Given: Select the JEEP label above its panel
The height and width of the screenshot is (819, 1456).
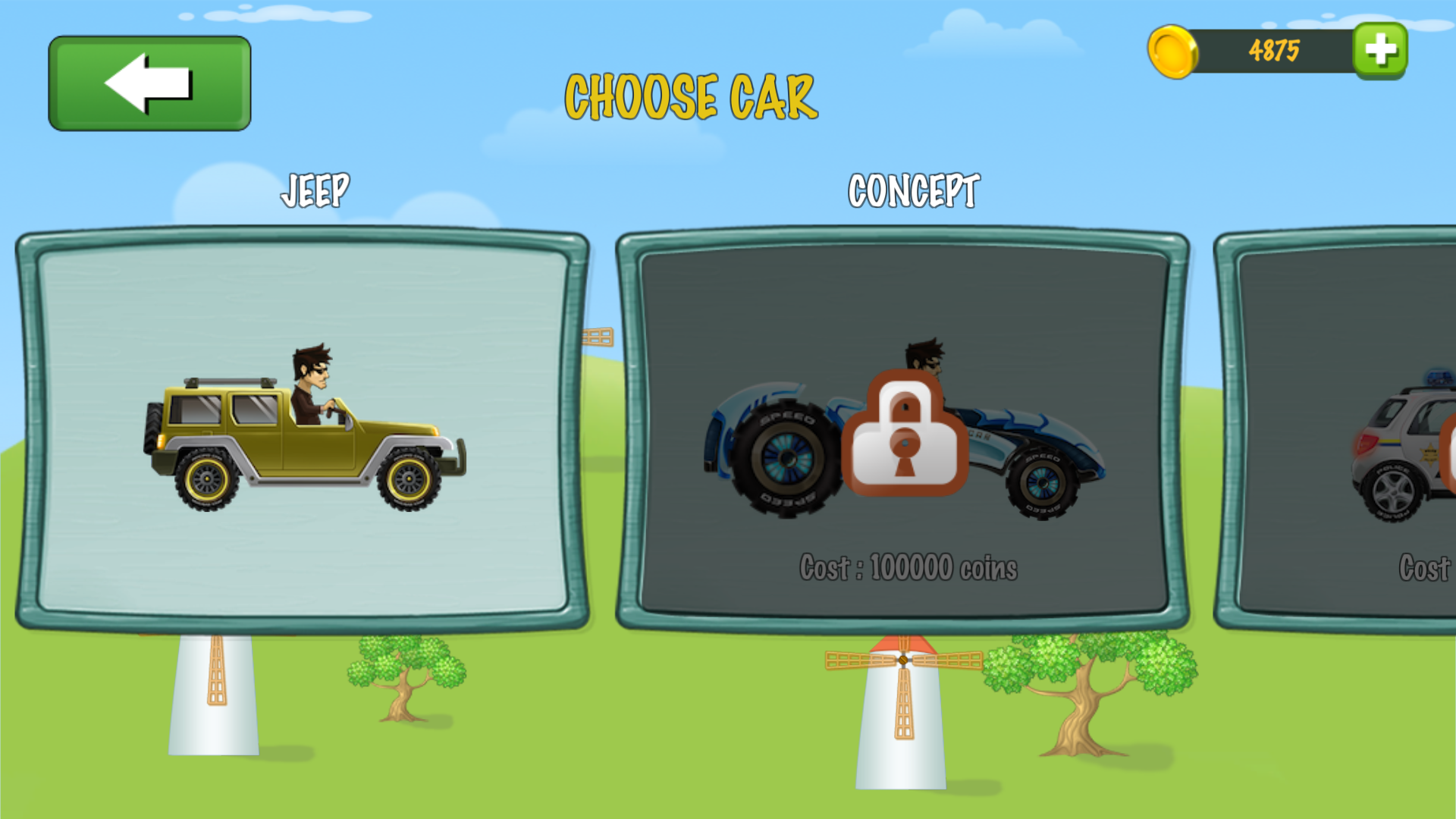Looking at the screenshot, I should click(316, 189).
